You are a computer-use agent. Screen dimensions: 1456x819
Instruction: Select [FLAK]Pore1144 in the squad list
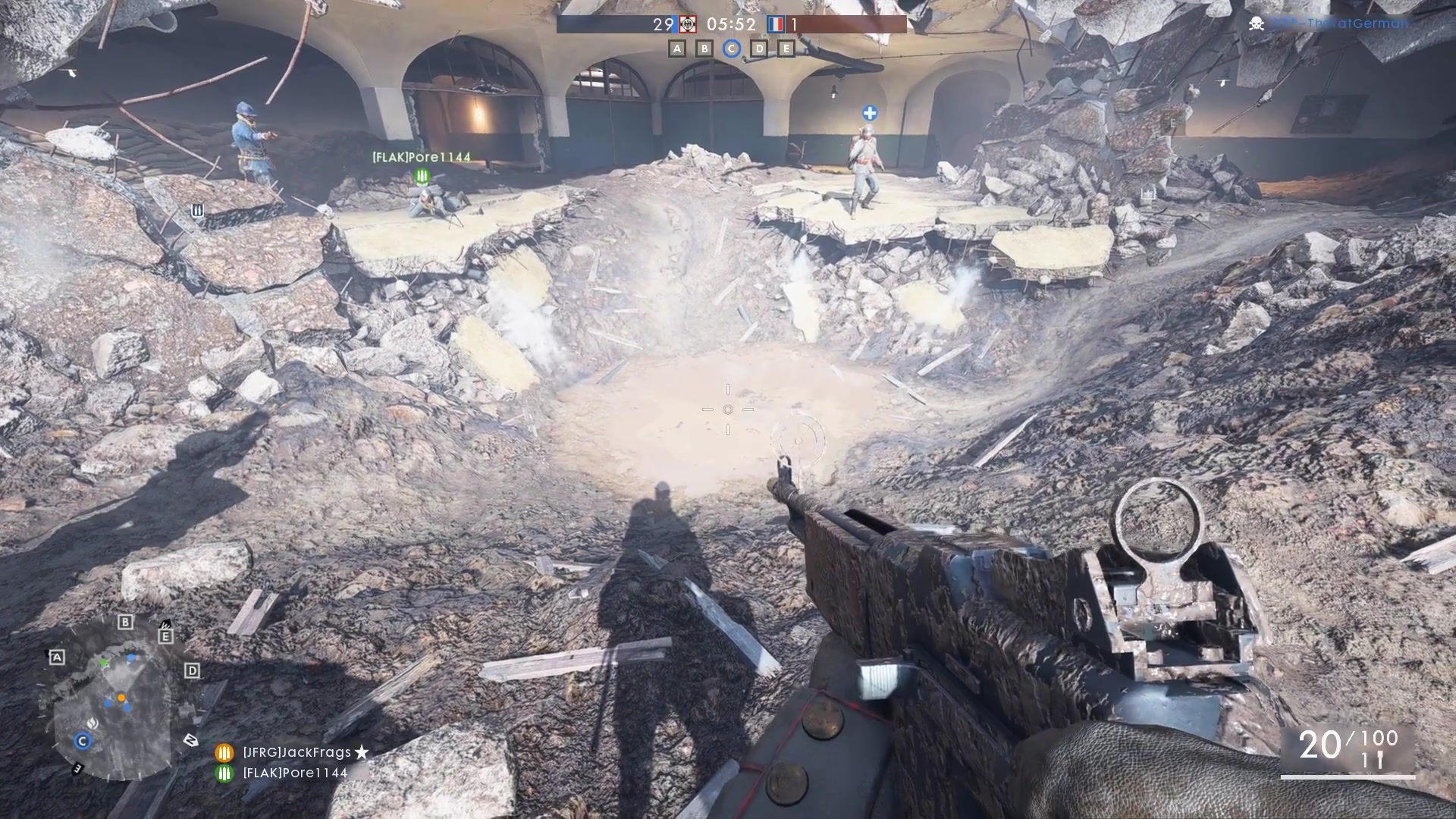coord(294,773)
